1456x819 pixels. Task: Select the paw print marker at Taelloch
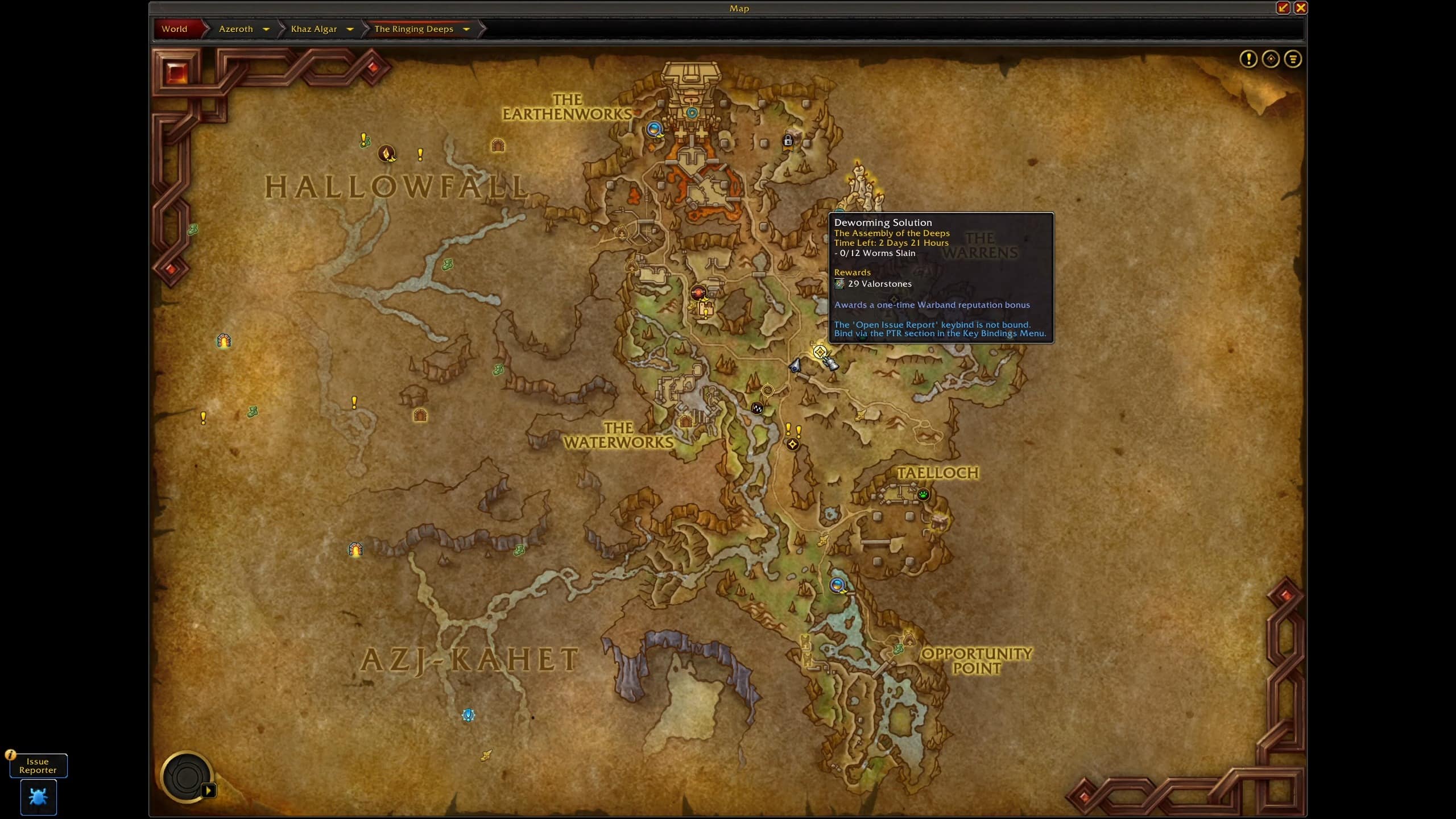pos(922,495)
